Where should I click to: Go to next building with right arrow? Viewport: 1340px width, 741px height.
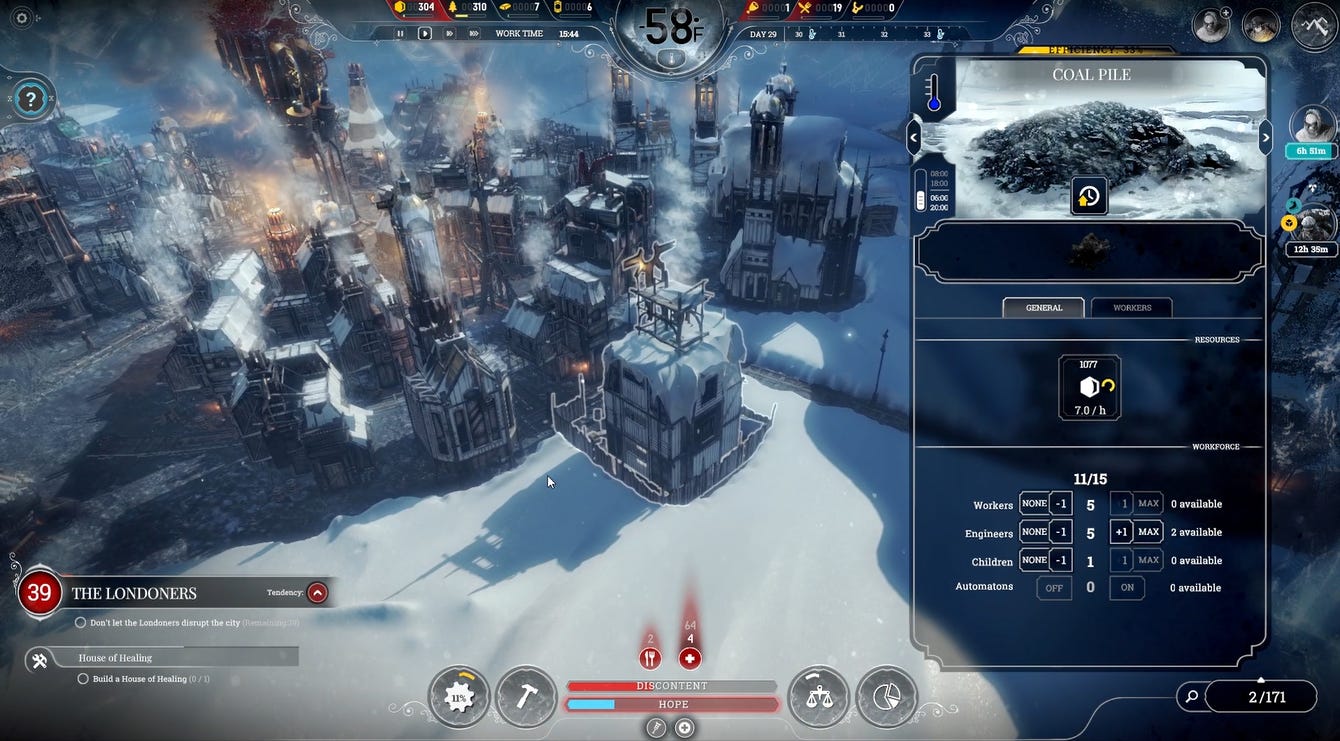pyautogui.click(x=1265, y=137)
